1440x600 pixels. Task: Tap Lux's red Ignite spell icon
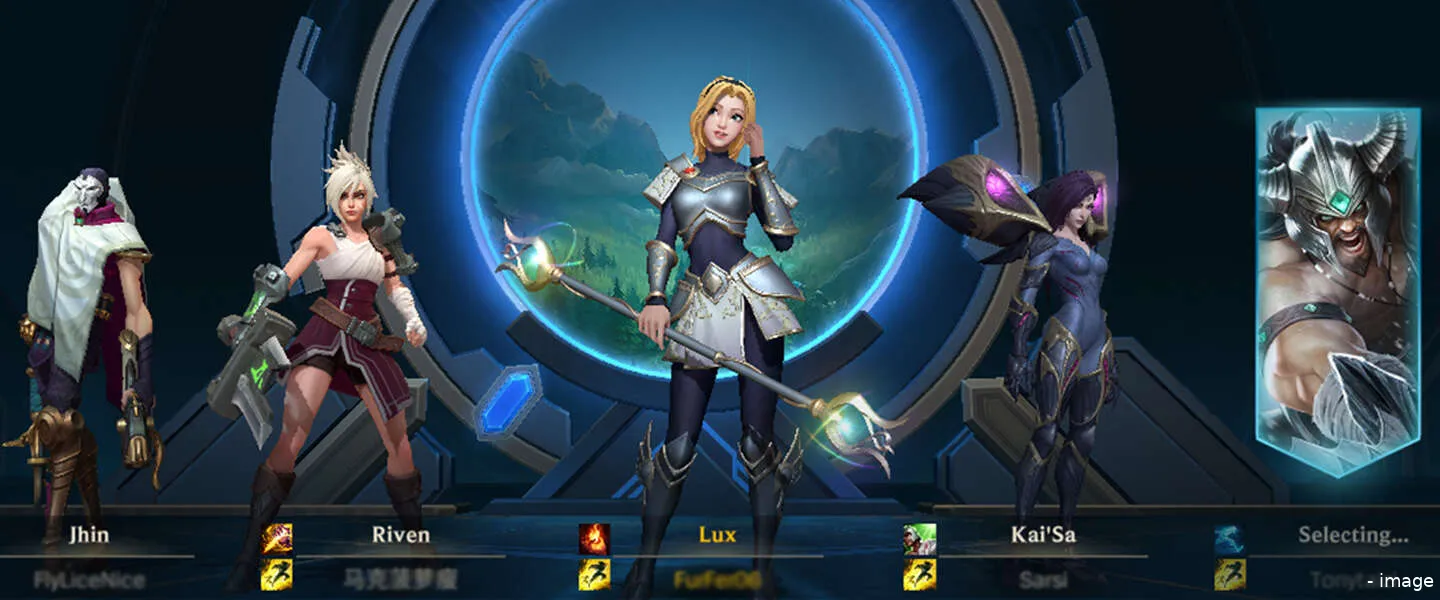click(594, 539)
